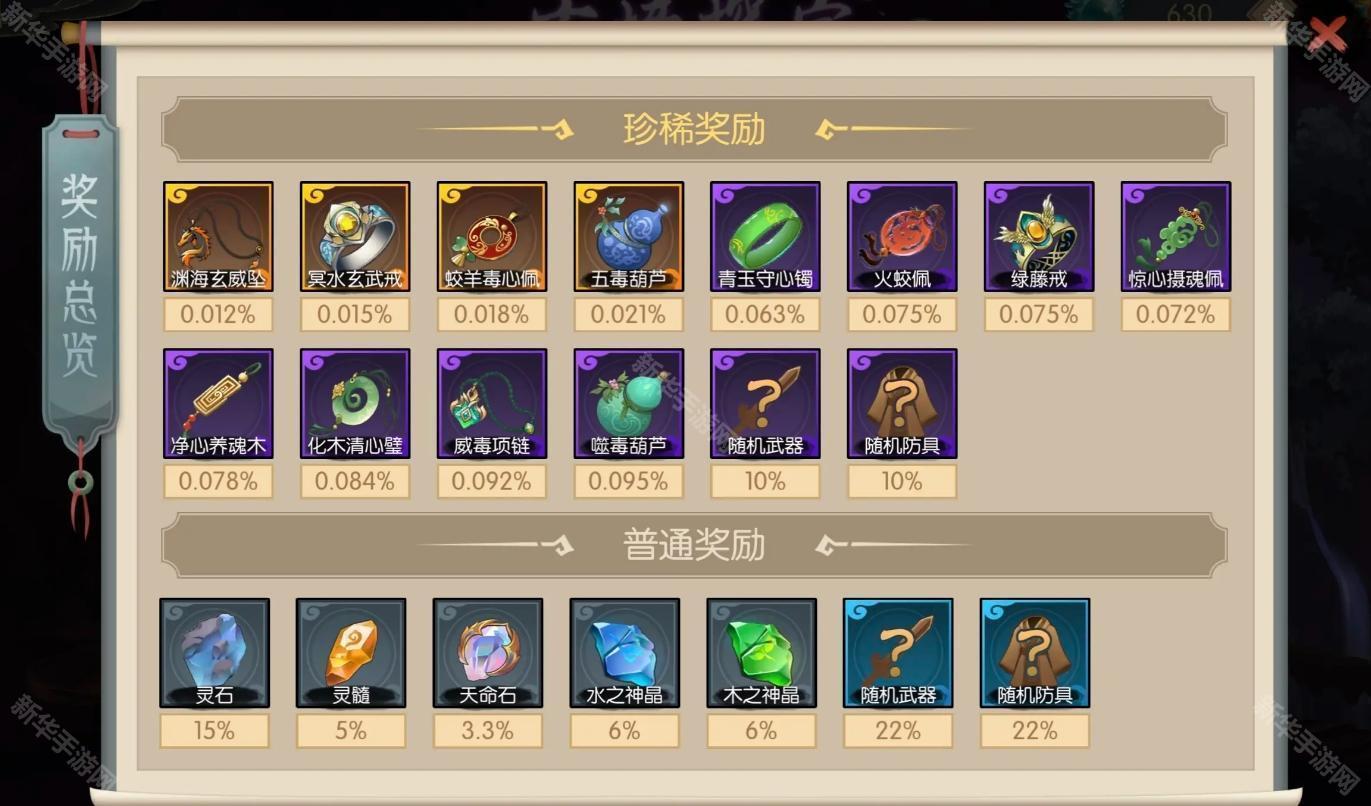
Task: Close the rewards overview scroll
Action: coord(1327,34)
